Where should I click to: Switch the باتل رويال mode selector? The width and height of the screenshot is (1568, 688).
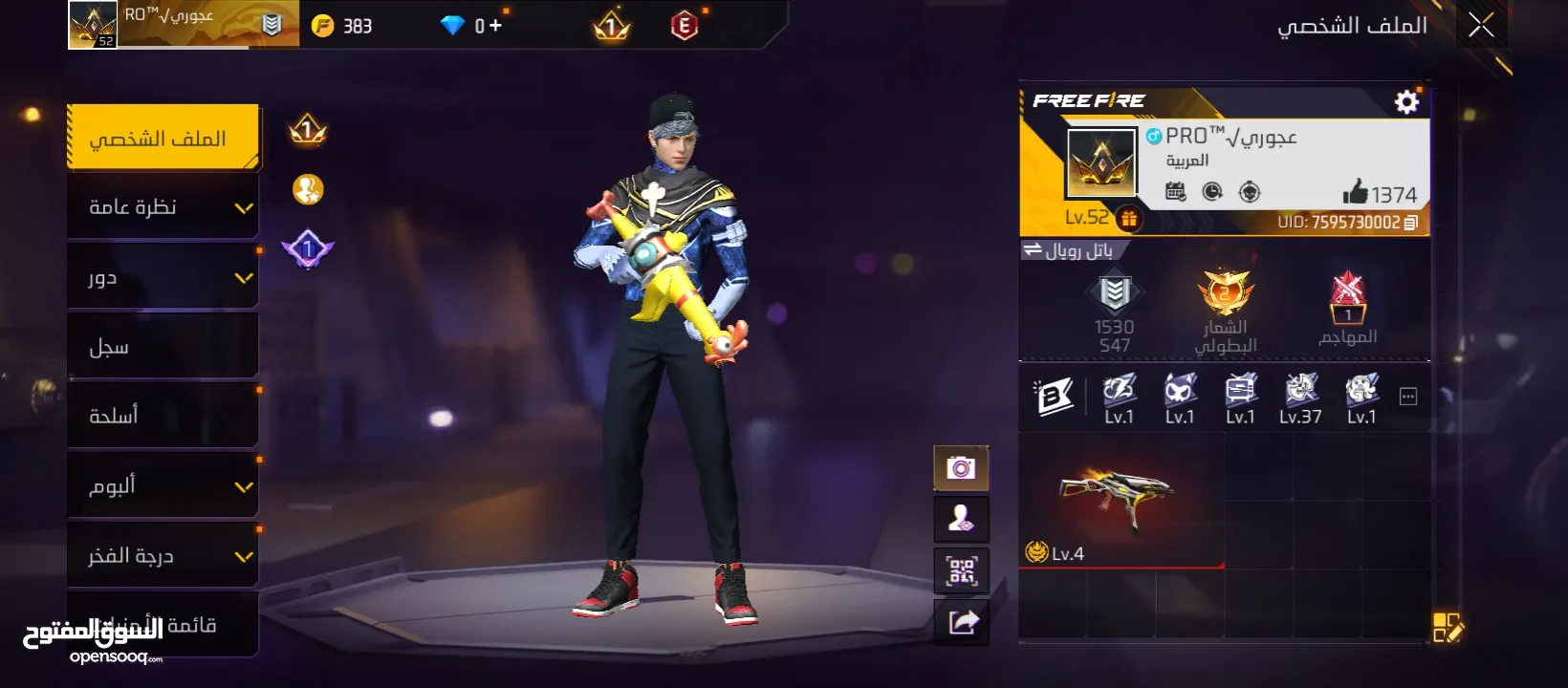pos(1069,250)
